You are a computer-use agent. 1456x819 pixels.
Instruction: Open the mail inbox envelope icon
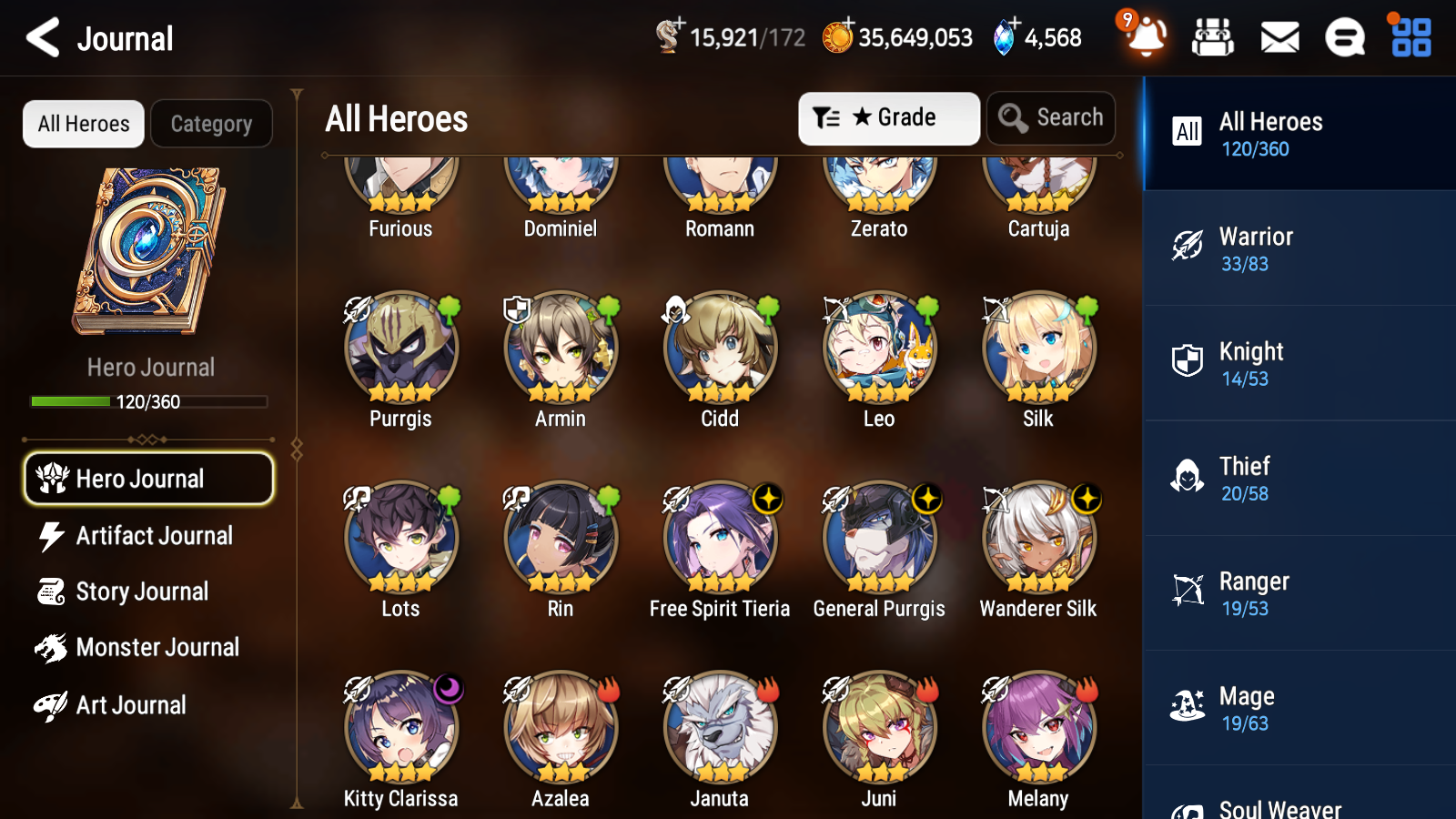(x=1279, y=37)
